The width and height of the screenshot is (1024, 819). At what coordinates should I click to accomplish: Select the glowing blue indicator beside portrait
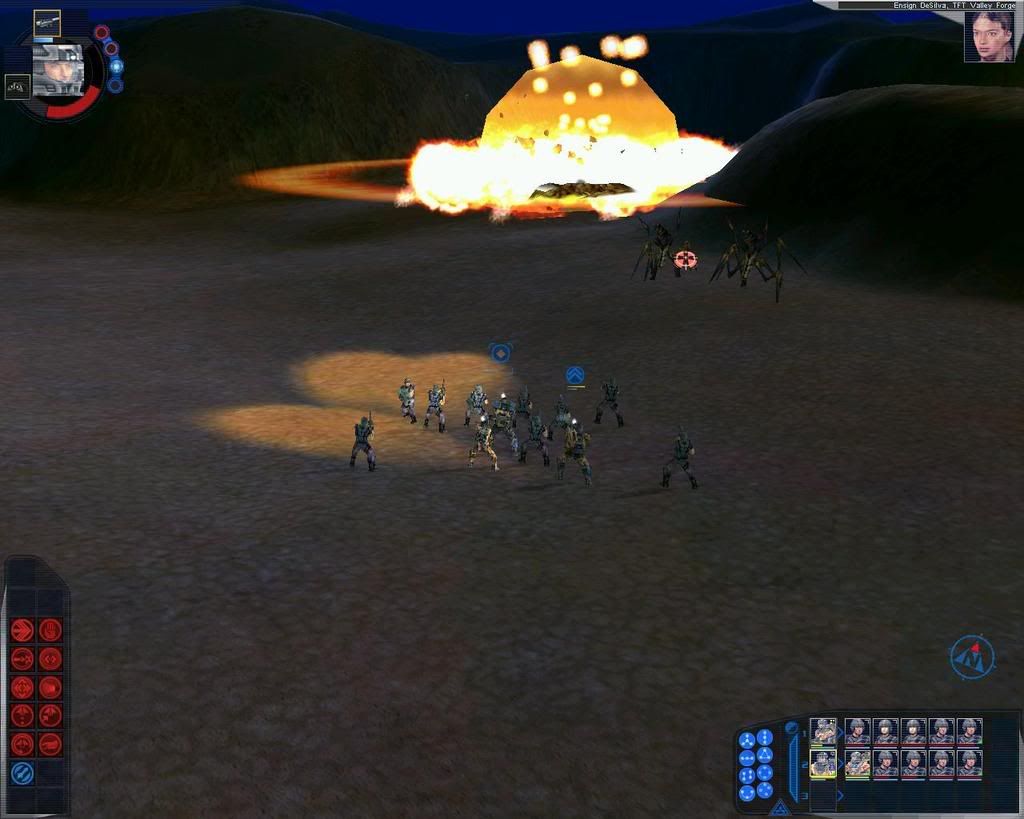pos(116,67)
